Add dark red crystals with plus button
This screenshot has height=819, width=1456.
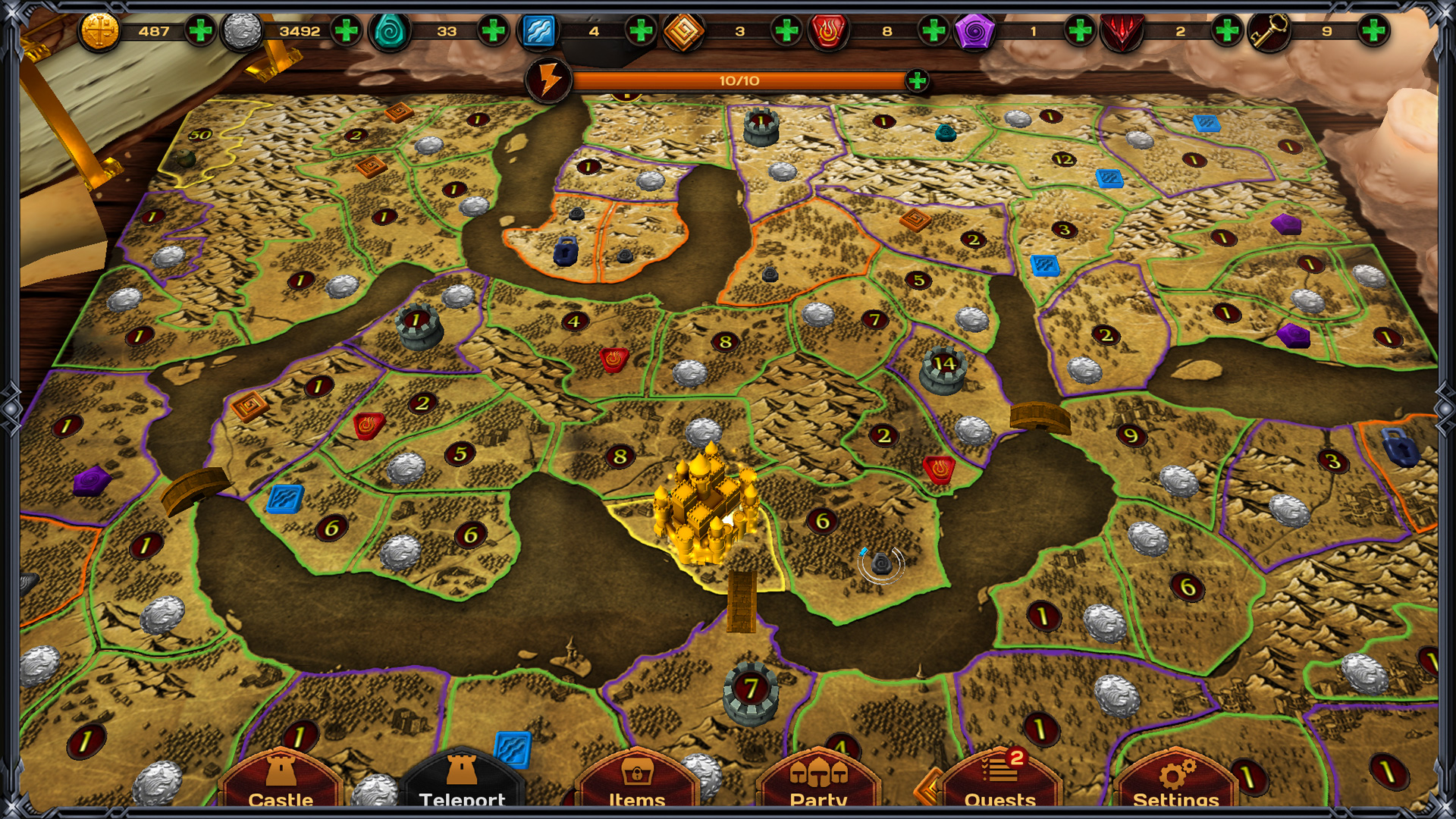pos(1226,31)
